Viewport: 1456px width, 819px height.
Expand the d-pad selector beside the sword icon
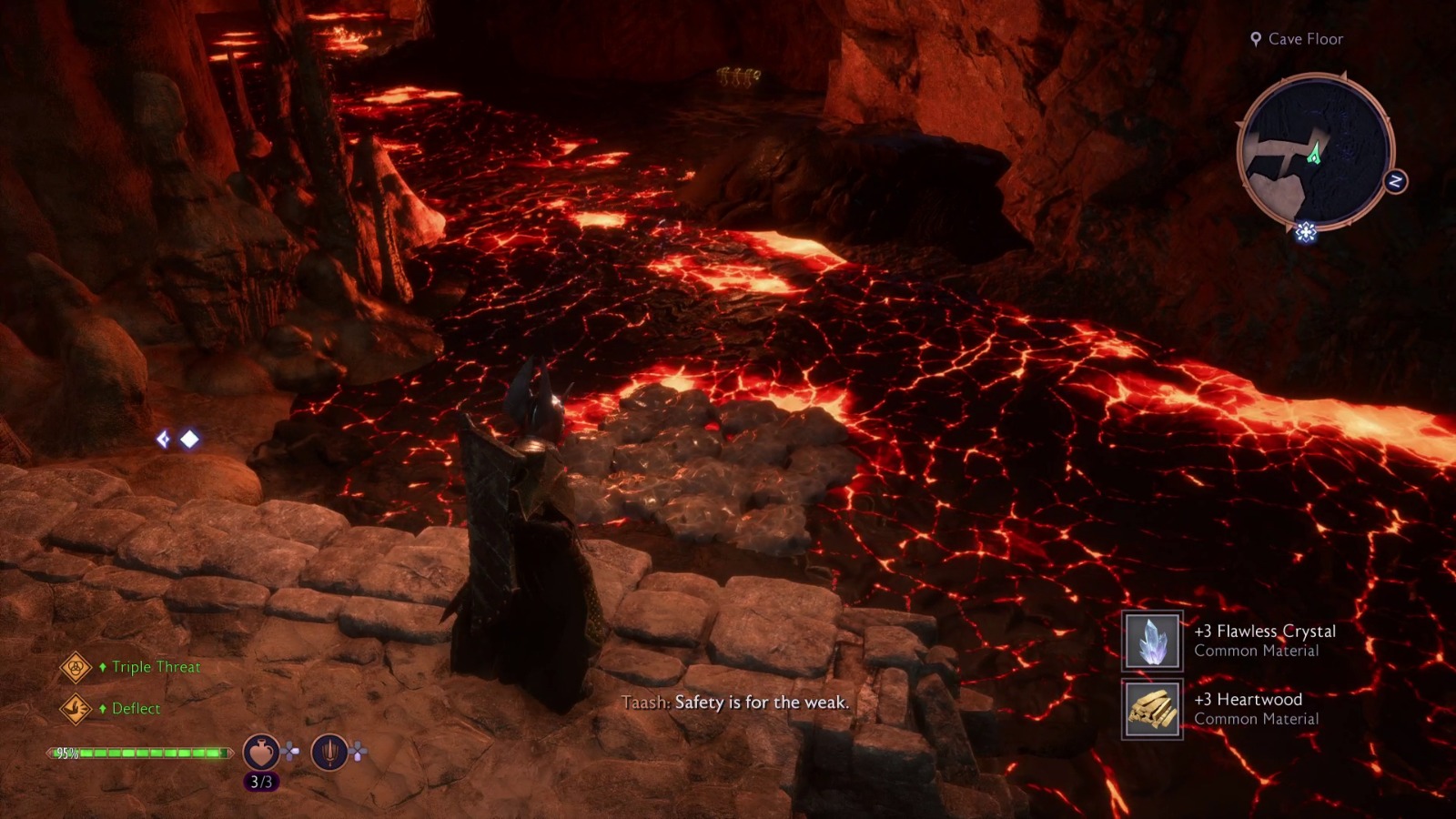(x=359, y=751)
